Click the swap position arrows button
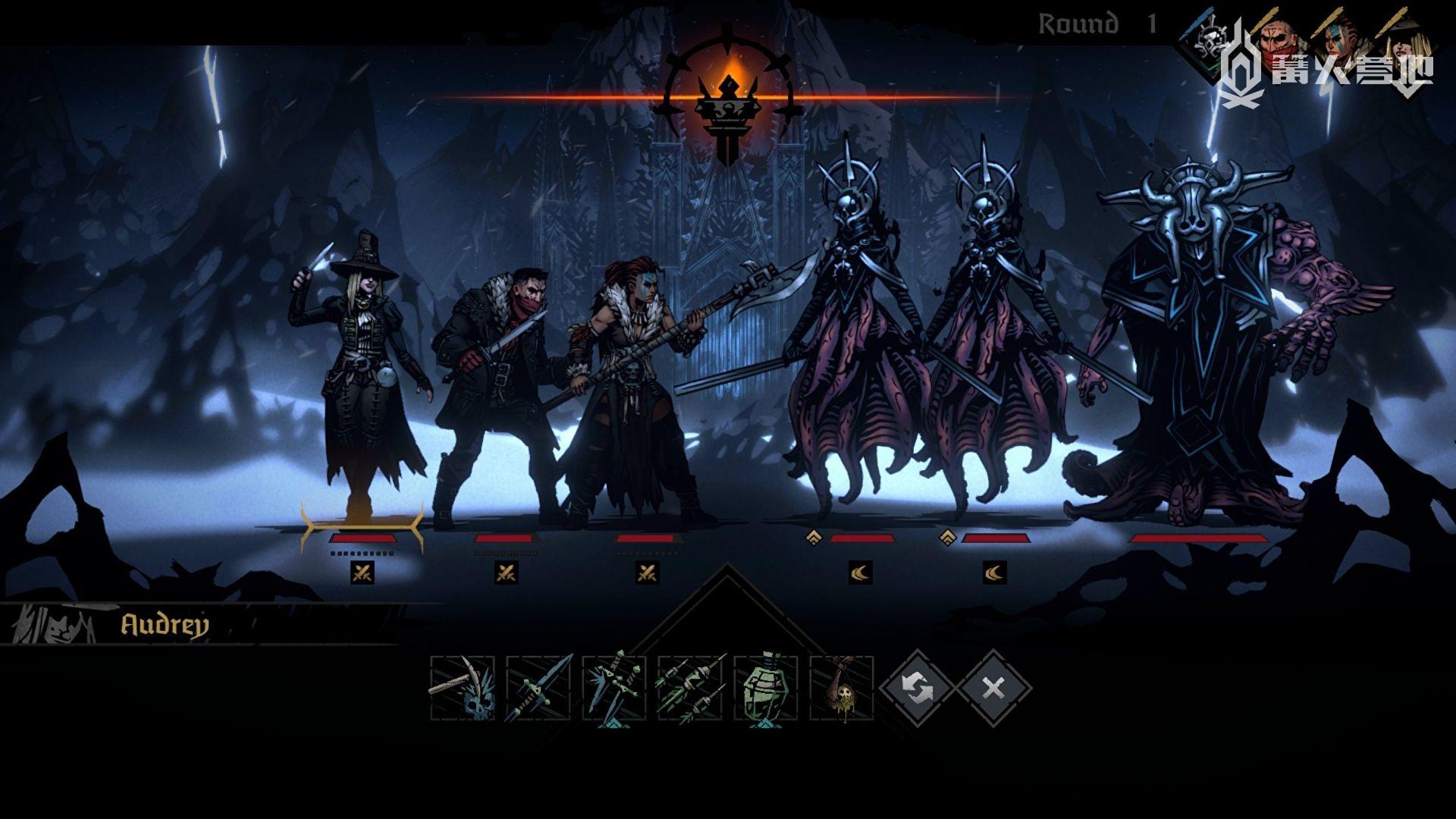This screenshot has height=819, width=1456. click(918, 689)
